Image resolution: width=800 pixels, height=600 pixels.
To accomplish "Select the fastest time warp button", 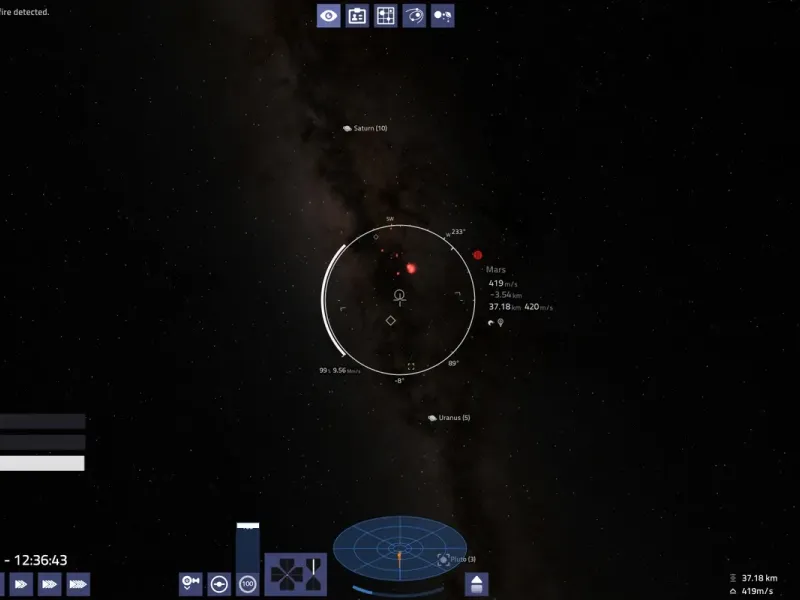I will click(78, 583).
